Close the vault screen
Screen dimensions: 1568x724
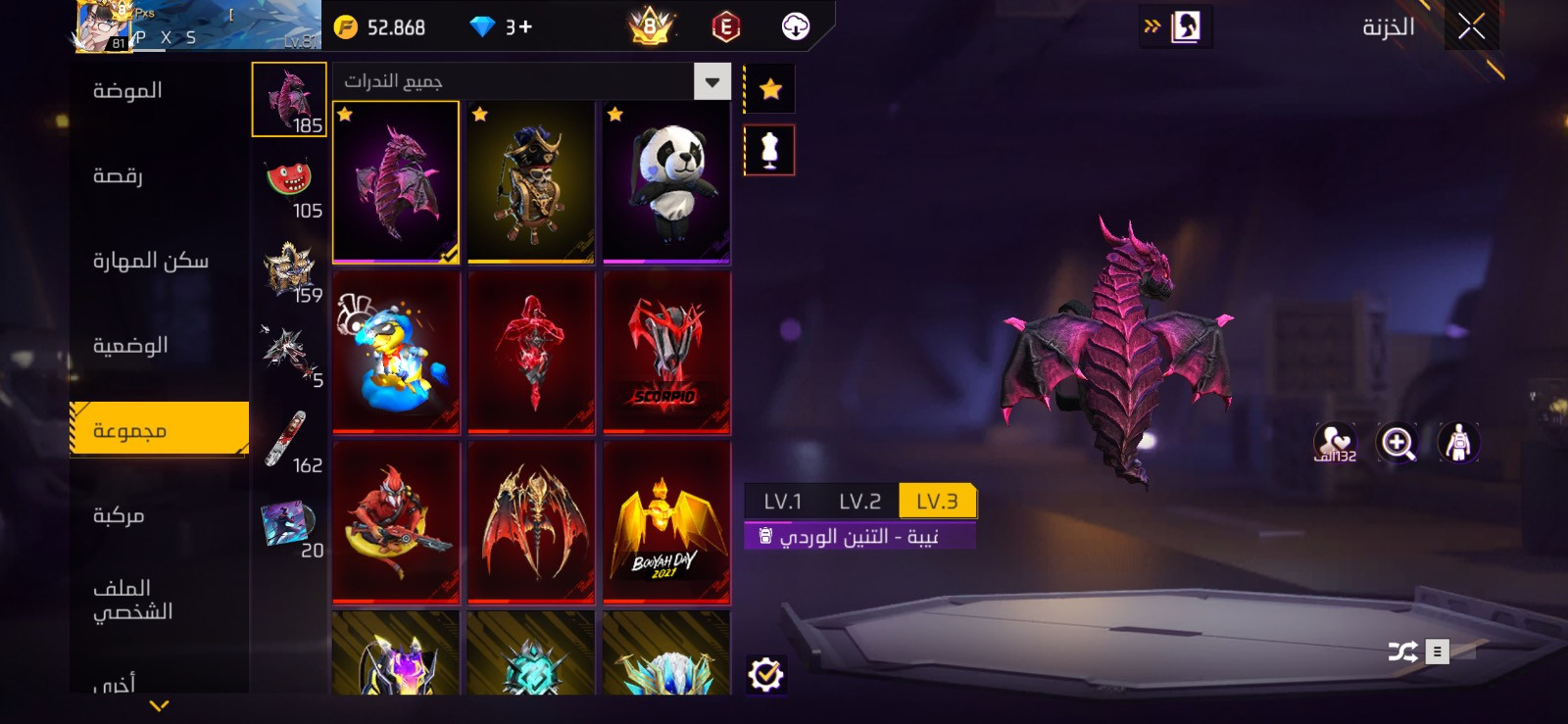(x=1471, y=26)
